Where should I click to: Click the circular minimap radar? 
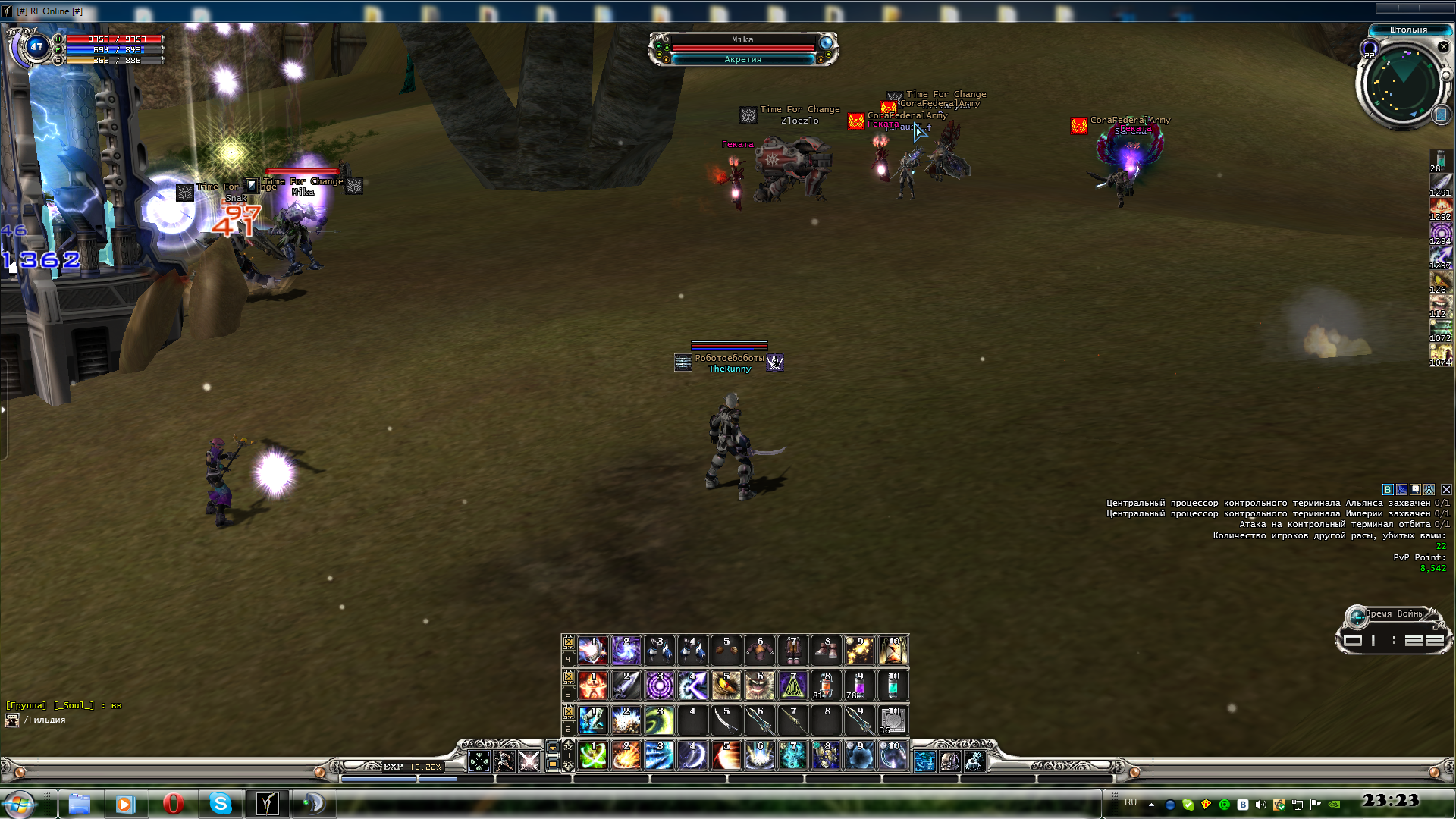(1401, 82)
